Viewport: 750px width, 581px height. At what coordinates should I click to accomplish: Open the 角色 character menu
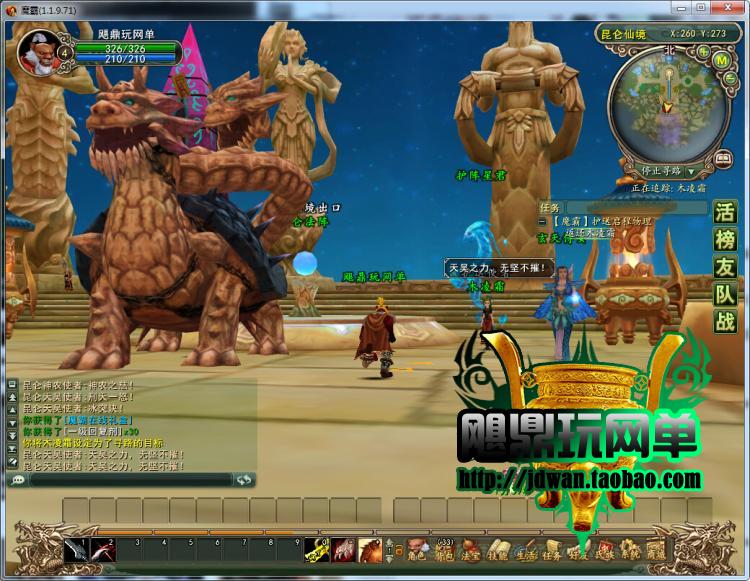417,549
